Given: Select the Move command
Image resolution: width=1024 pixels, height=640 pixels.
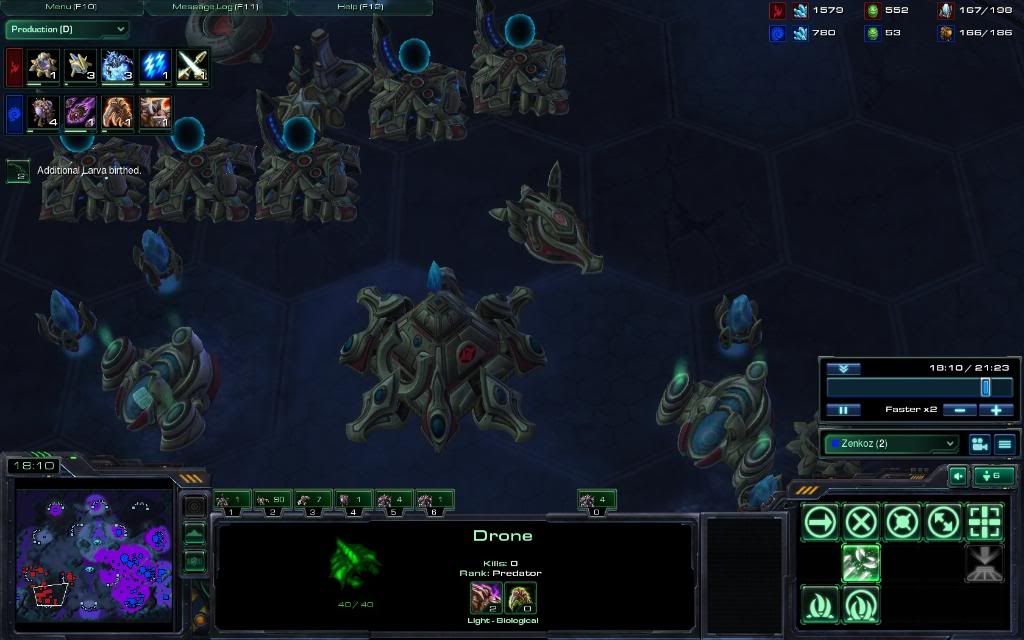Looking at the screenshot, I should point(820,521).
